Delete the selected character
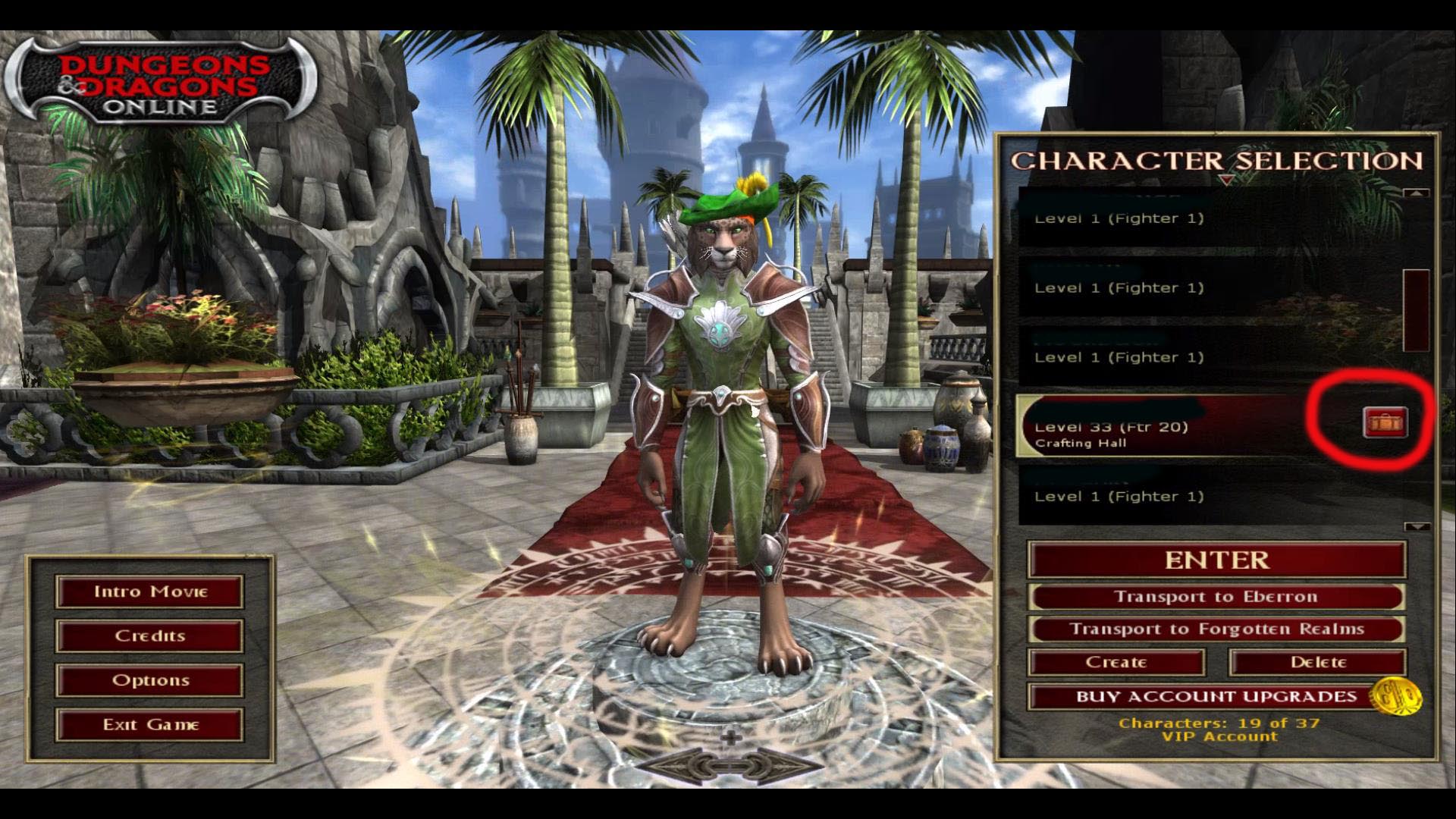The image size is (1456, 819). tap(1318, 662)
